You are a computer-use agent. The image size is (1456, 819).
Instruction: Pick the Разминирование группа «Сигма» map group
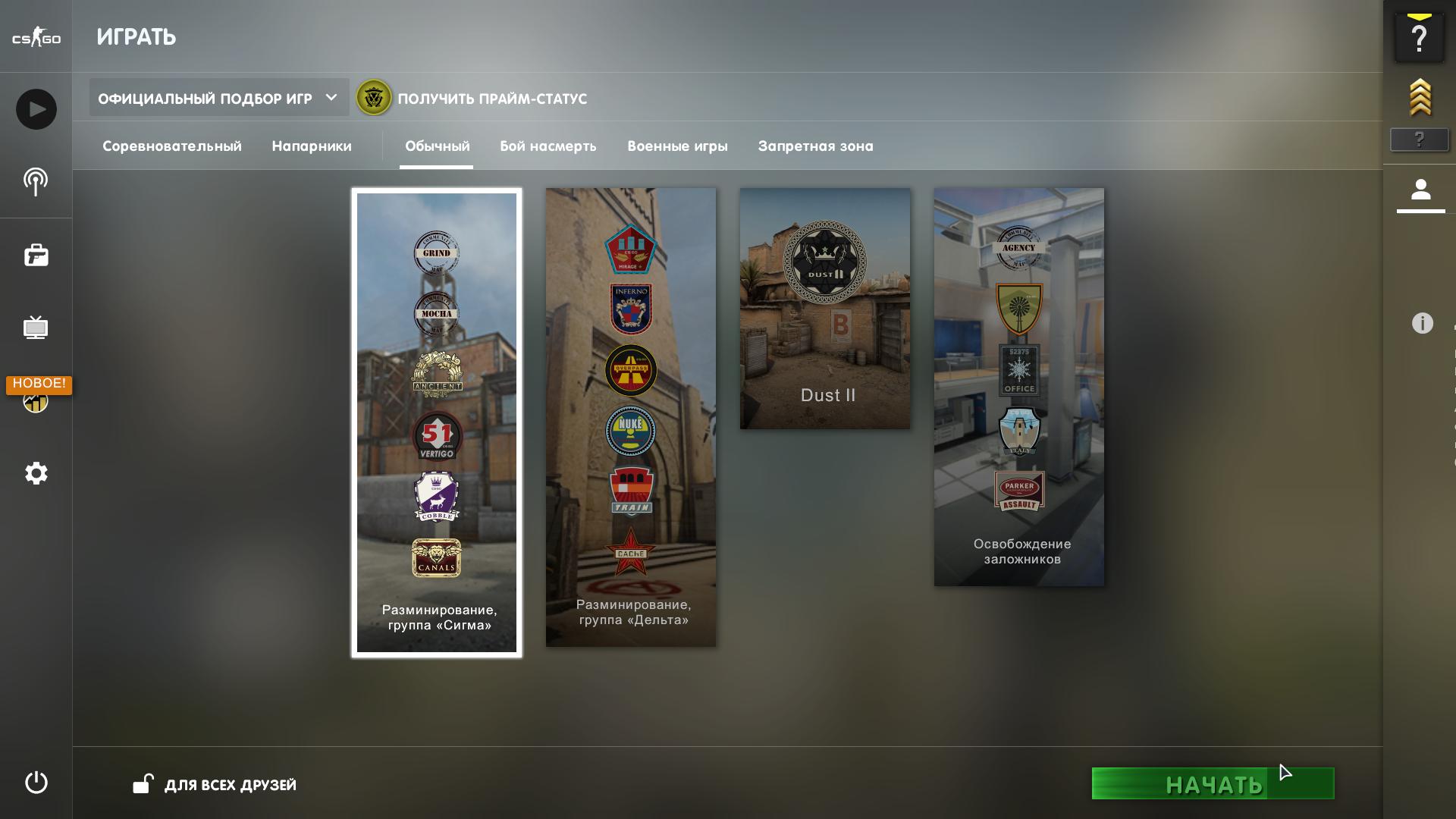click(437, 422)
